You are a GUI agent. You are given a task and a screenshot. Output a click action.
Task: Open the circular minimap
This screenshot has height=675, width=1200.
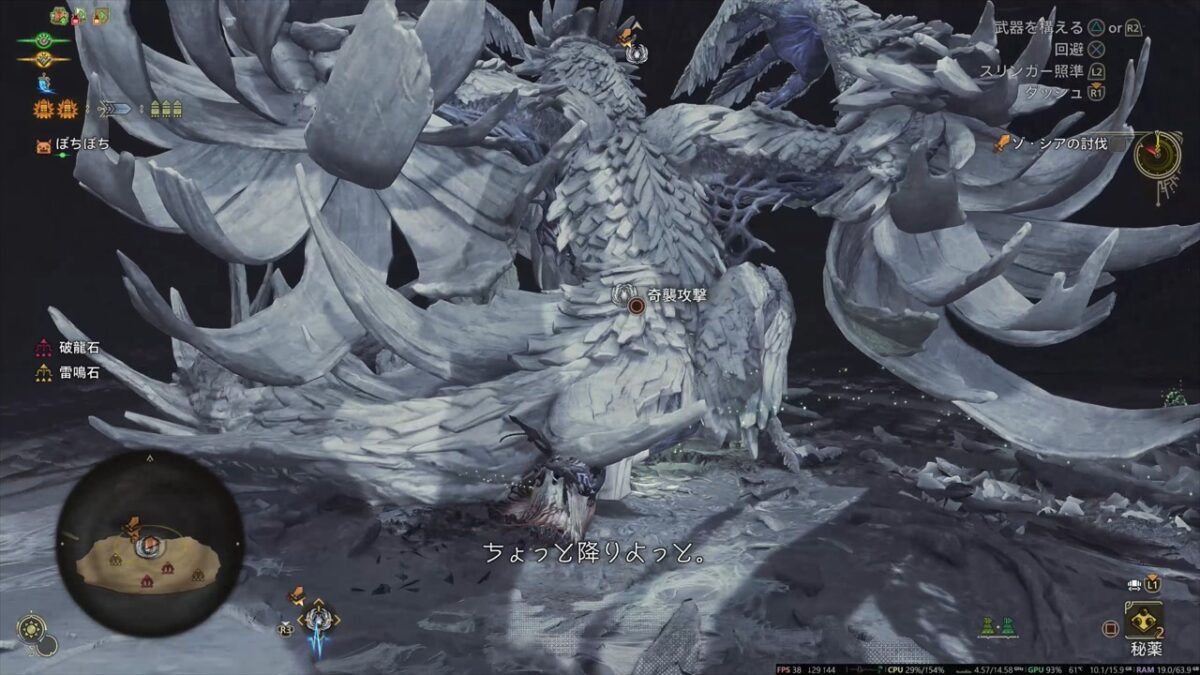point(149,543)
